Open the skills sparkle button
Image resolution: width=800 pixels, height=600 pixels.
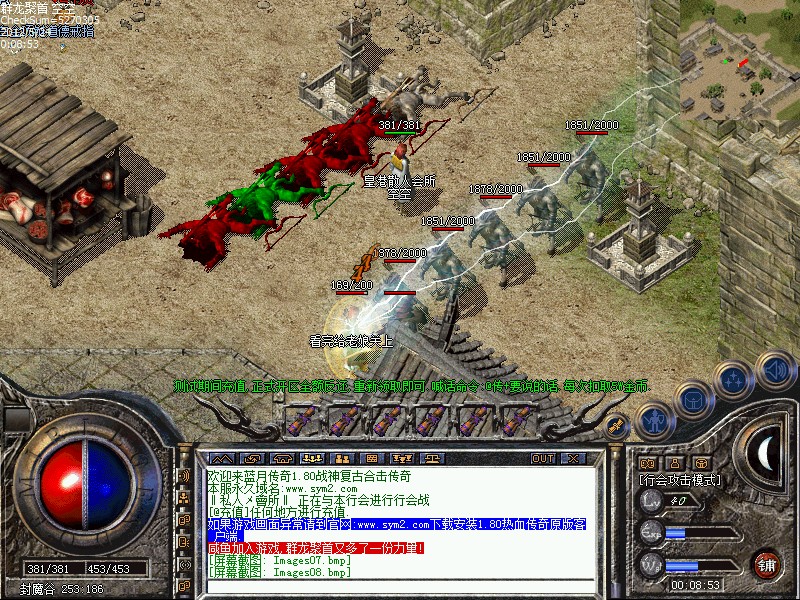pyautogui.click(x=735, y=380)
